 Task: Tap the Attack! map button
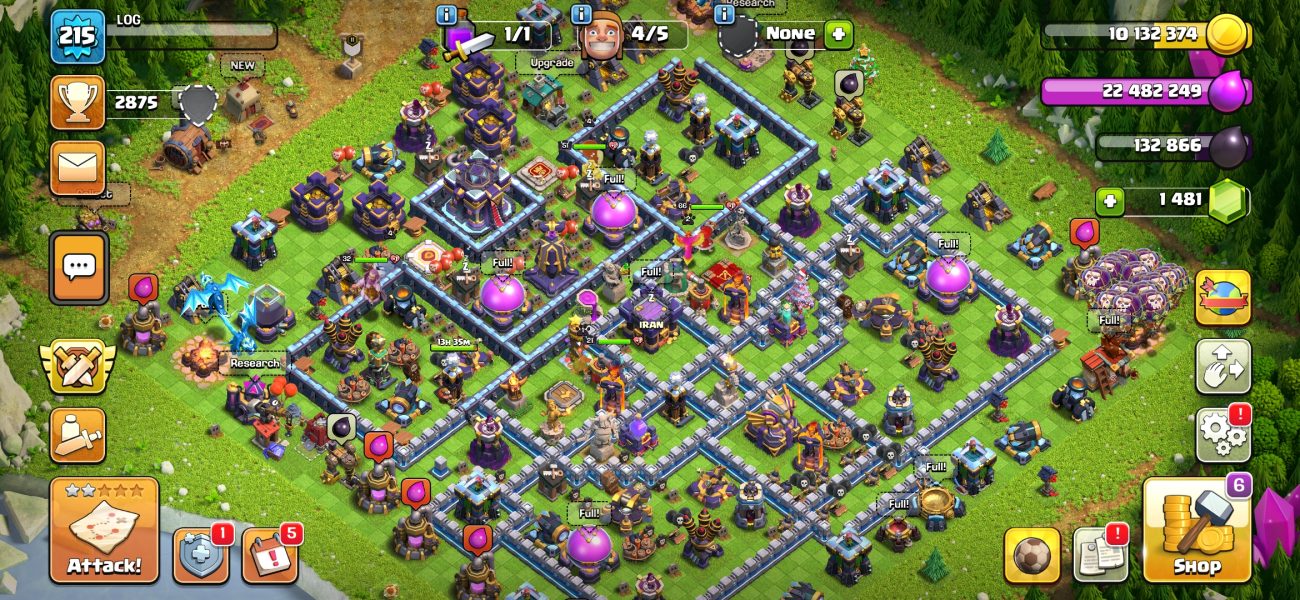pos(104,531)
